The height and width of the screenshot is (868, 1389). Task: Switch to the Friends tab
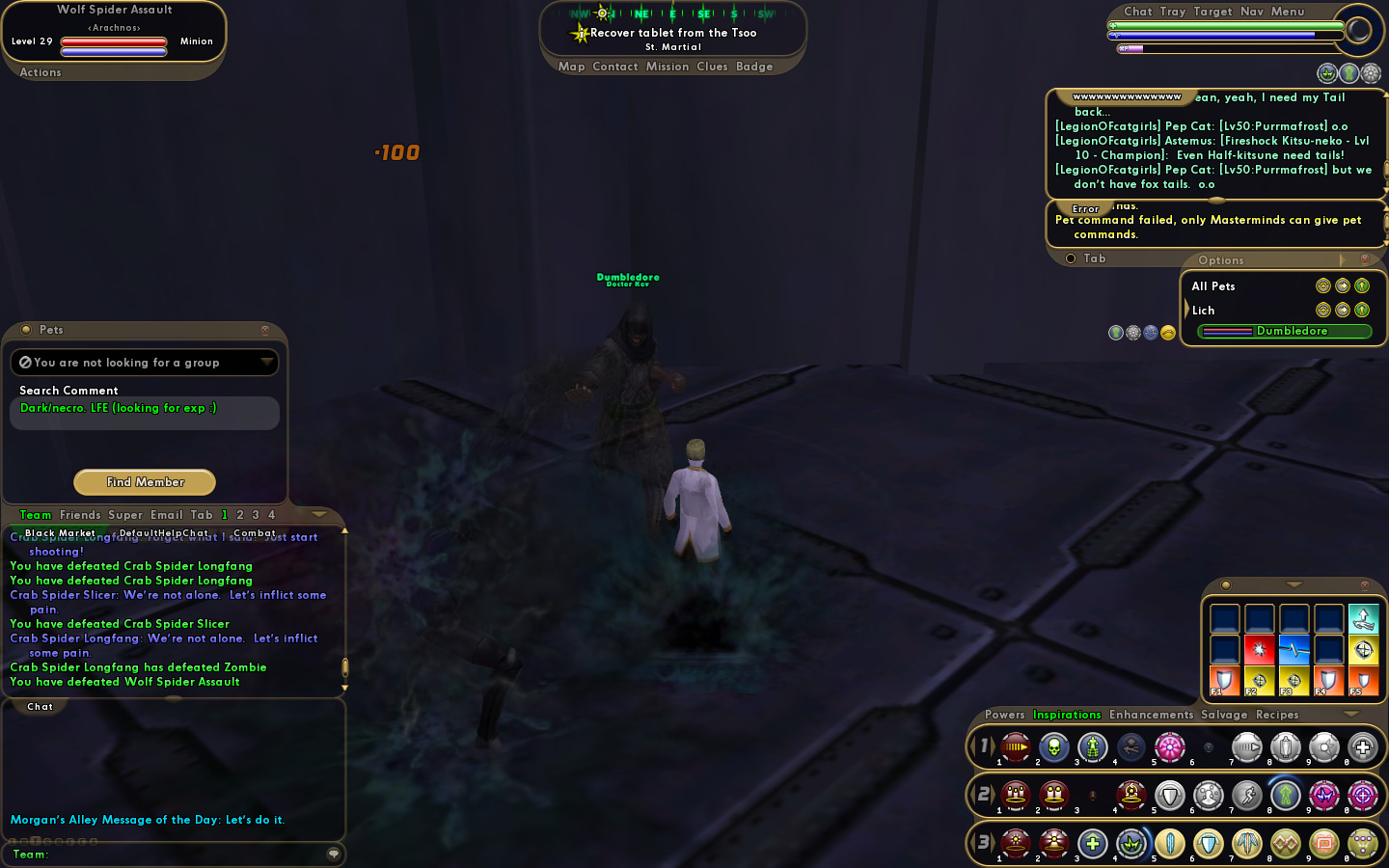[x=80, y=515]
